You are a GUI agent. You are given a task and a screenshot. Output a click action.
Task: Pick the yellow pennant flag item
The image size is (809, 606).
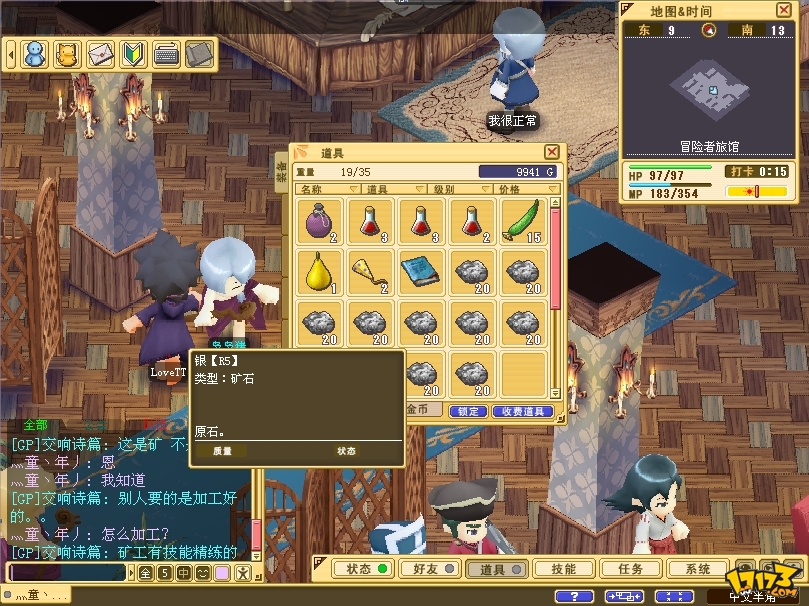pyautogui.click(x=370, y=271)
